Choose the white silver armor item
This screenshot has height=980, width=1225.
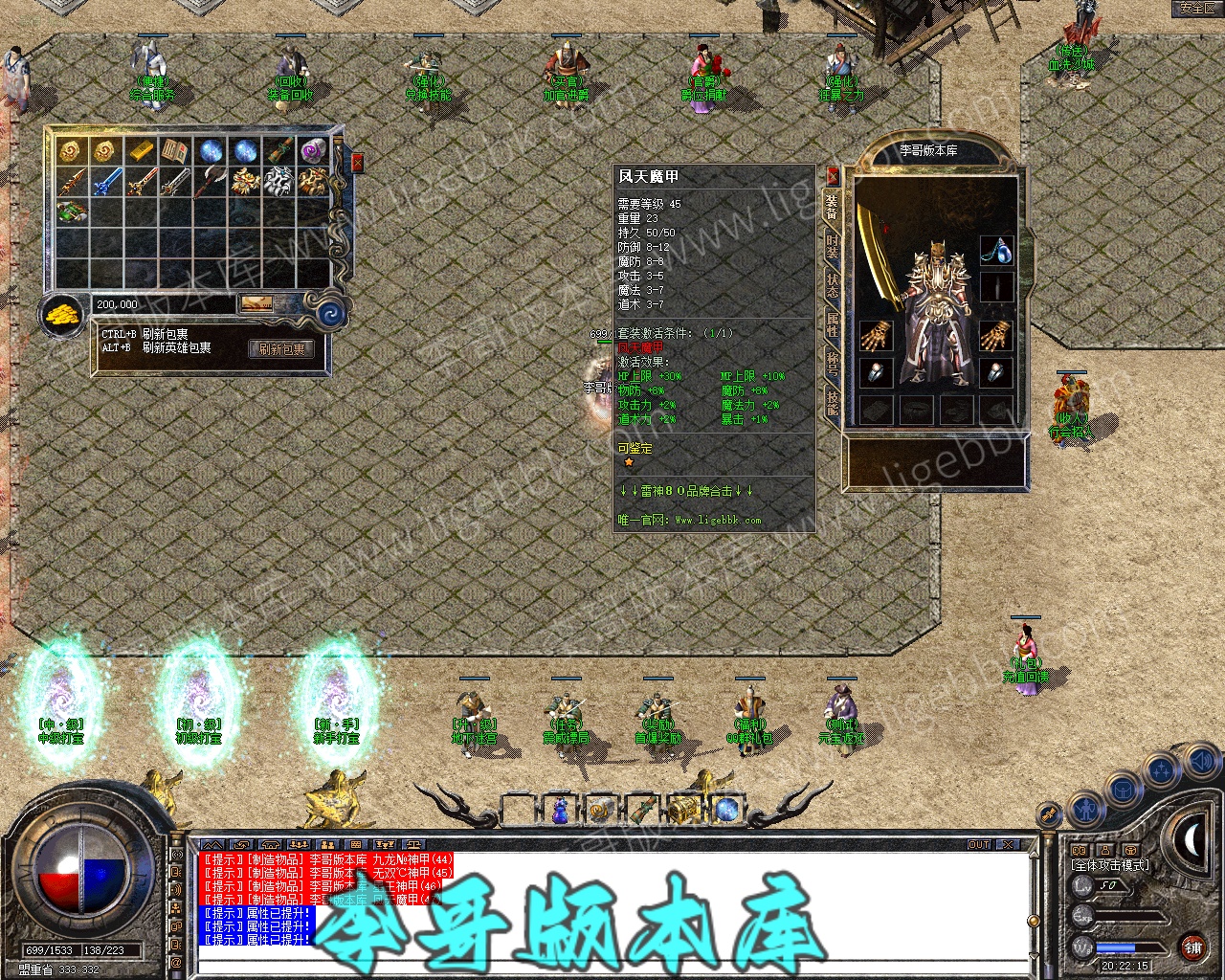(278, 181)
